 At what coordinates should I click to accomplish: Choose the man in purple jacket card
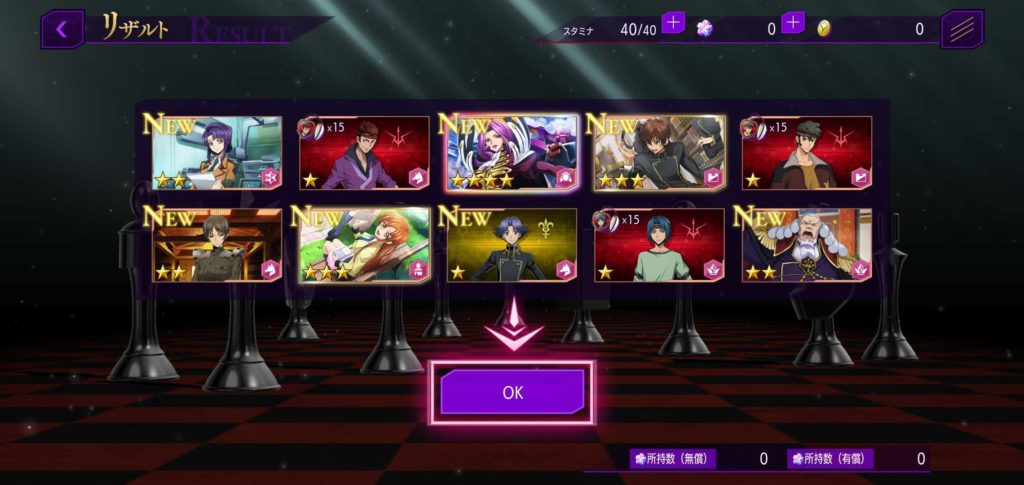[364, 153]
